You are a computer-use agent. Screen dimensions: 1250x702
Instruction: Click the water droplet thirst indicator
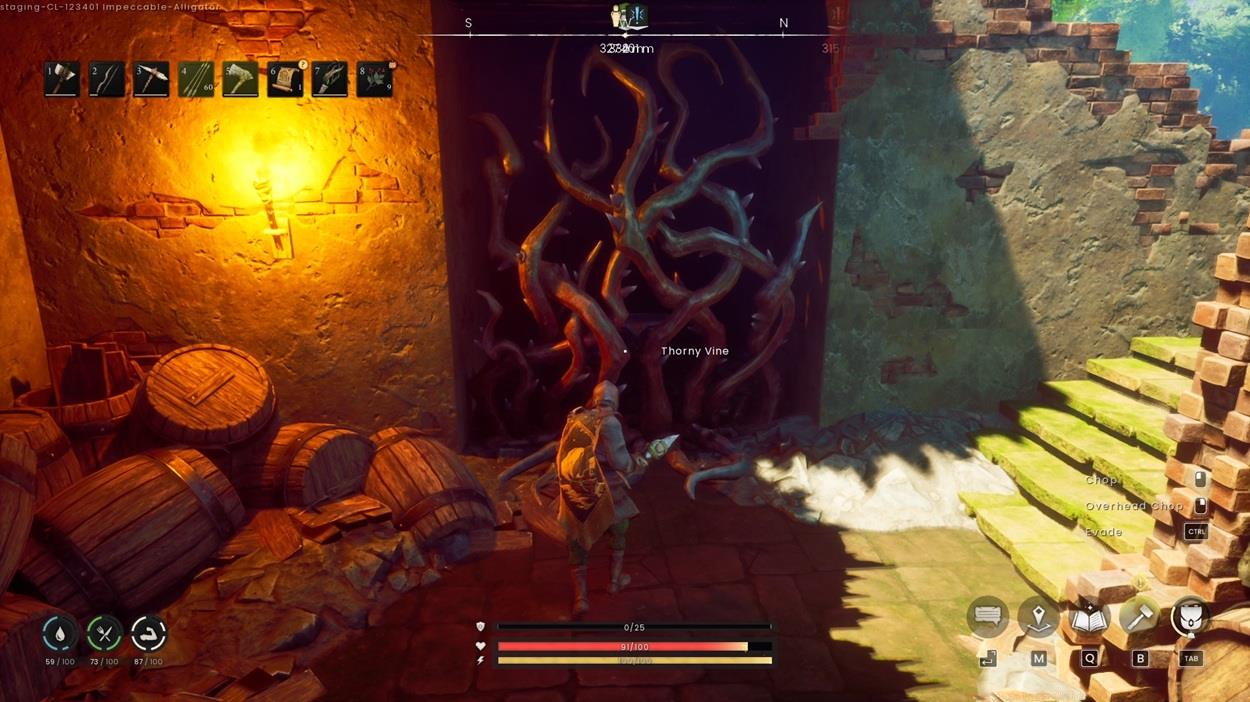click(x=60, y=634)
